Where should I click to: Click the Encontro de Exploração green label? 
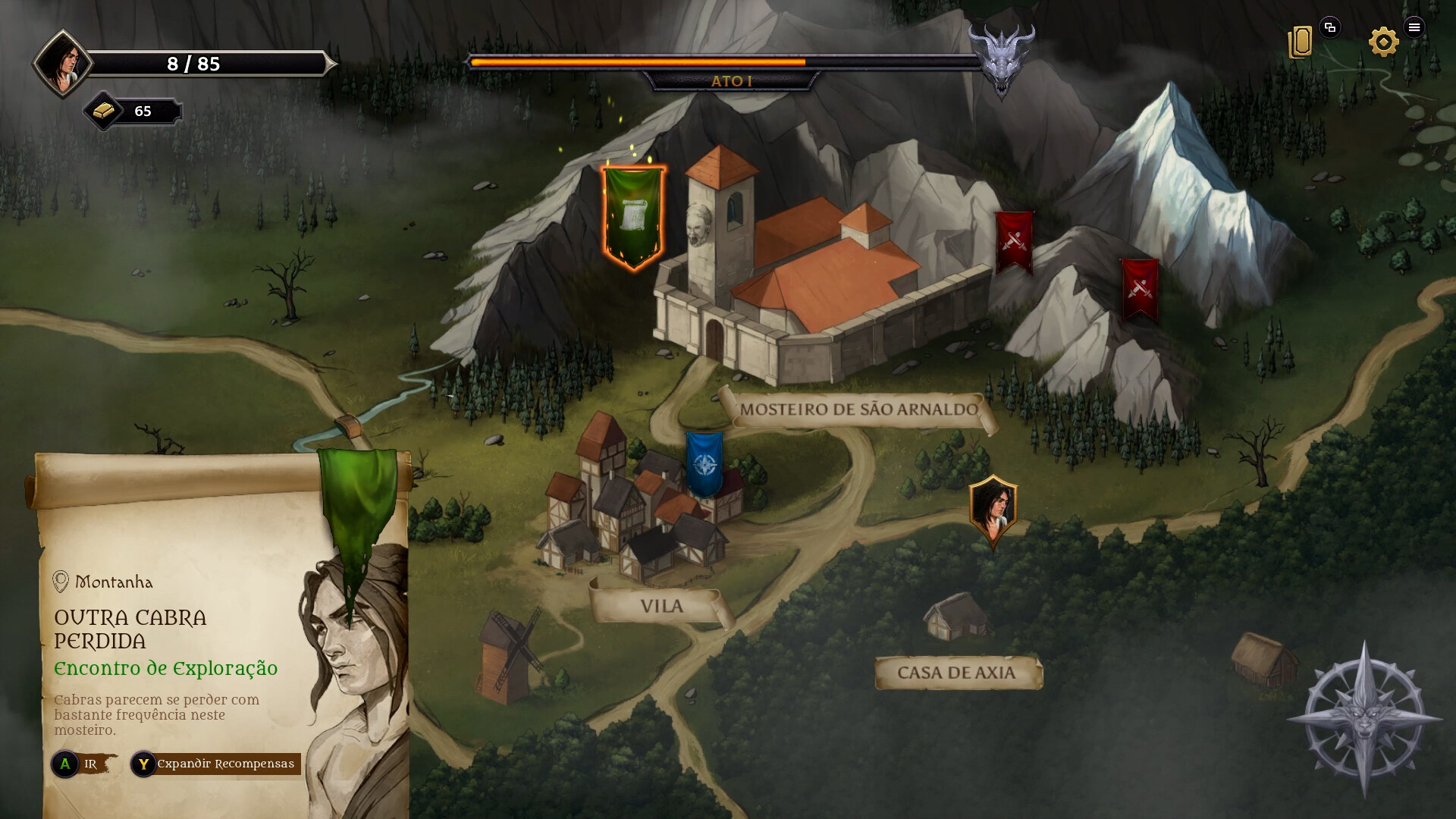[166, 669]
